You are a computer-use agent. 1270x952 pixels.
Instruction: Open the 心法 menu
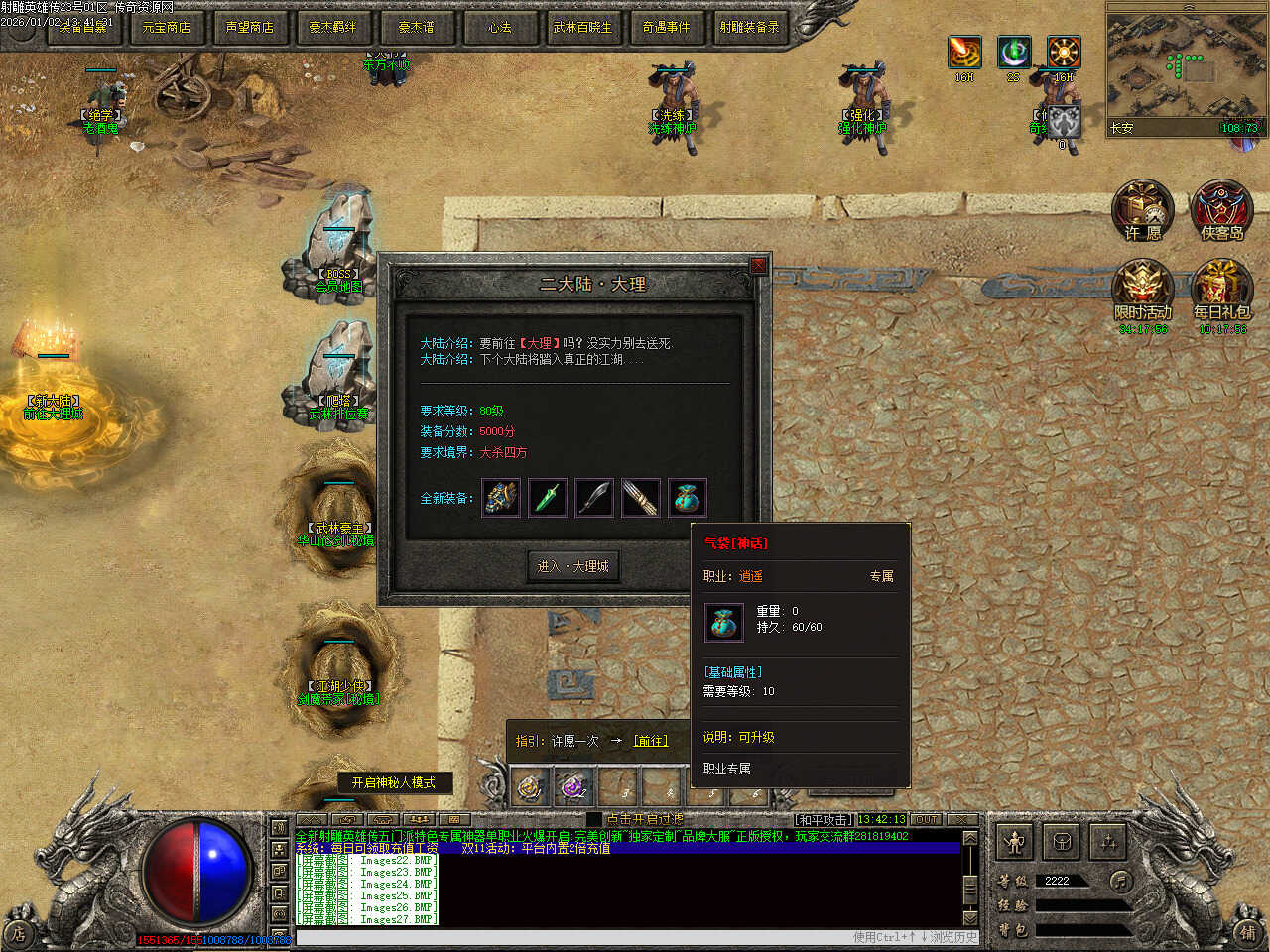pyautogui.click(x=500, y=27)
